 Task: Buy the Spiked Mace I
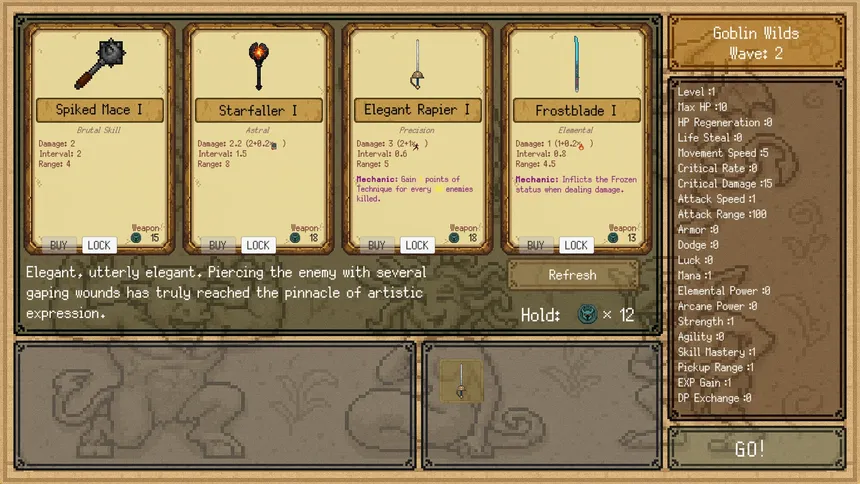pyautogui.click(x=59, y=245)
